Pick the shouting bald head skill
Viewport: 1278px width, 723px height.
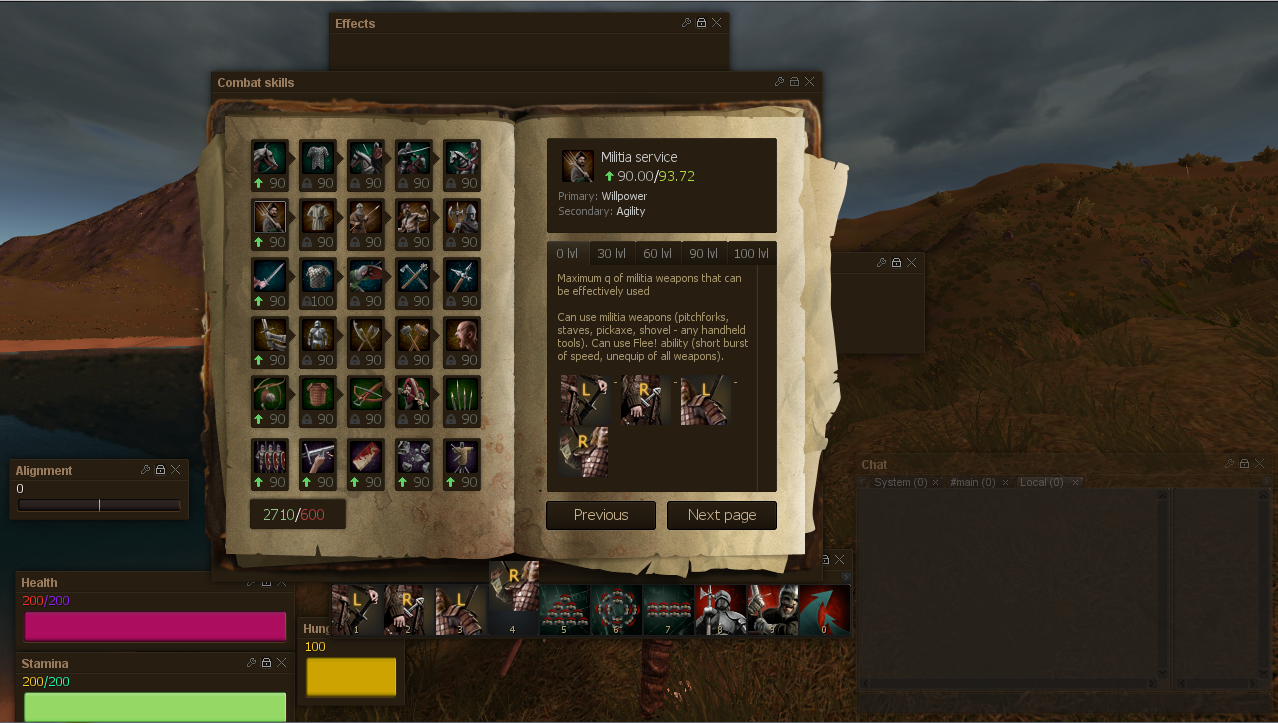click(462, 336)
